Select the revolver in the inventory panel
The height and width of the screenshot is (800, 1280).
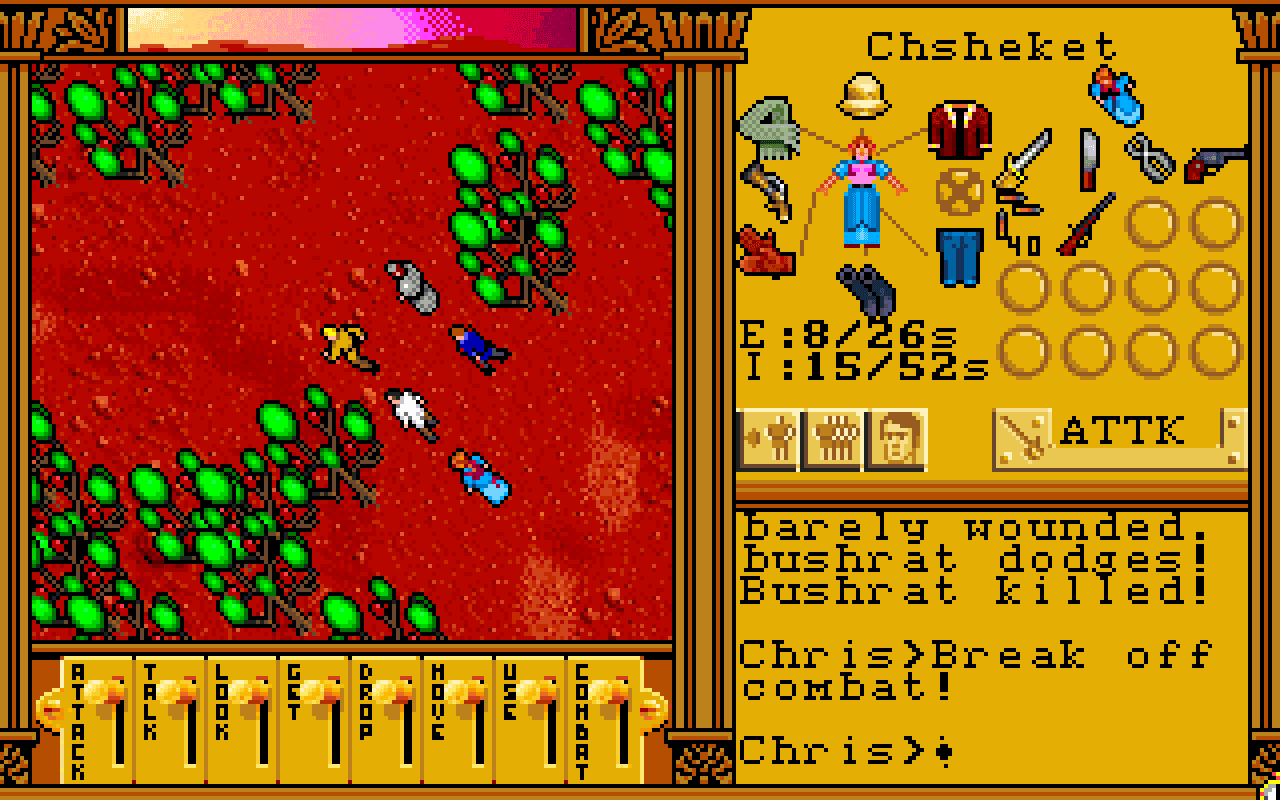1216,162
